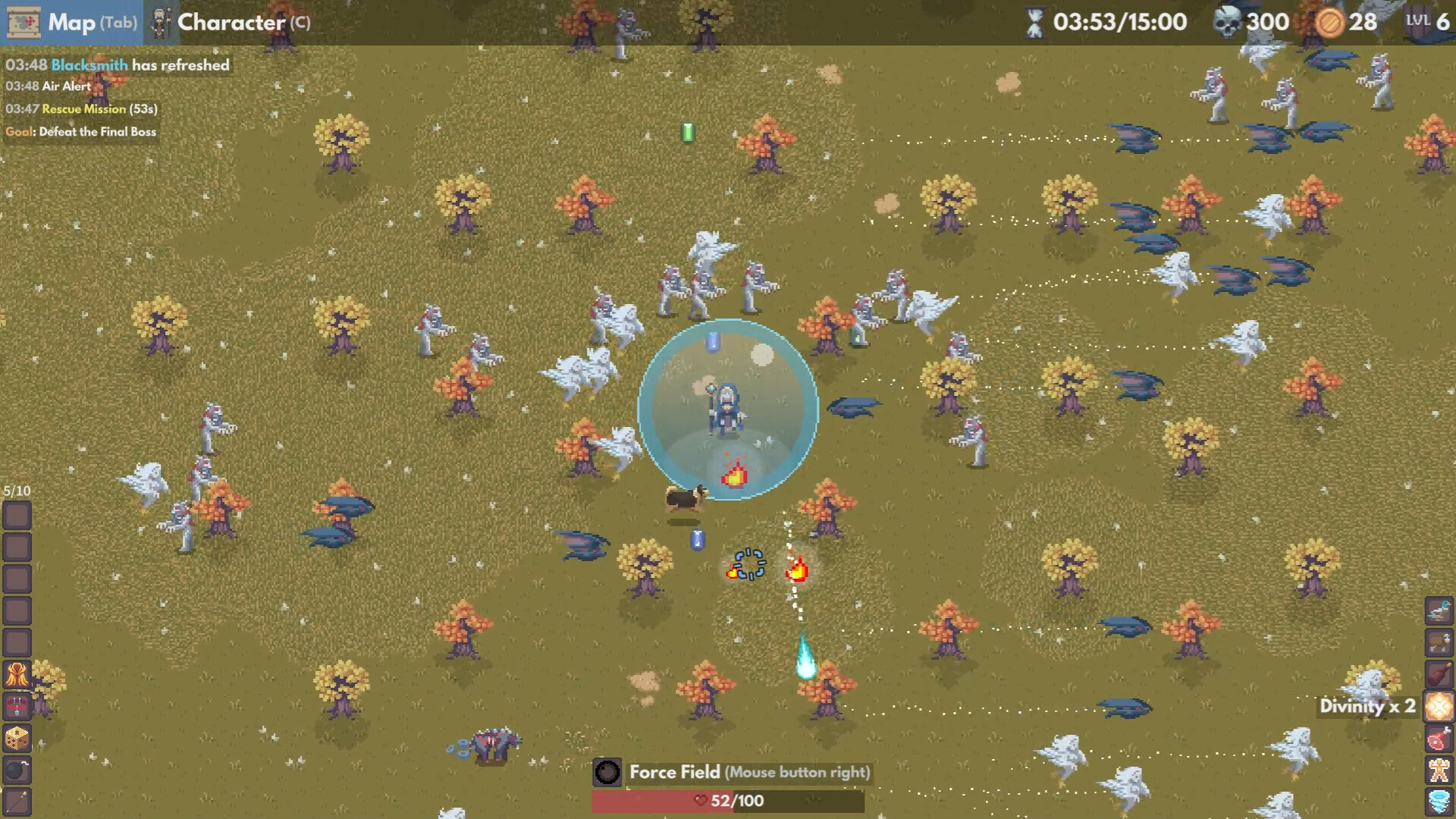Click the gingerbread man perk icon
This screenshot has width=1456, height=819.
click(x=1439, y=770)
